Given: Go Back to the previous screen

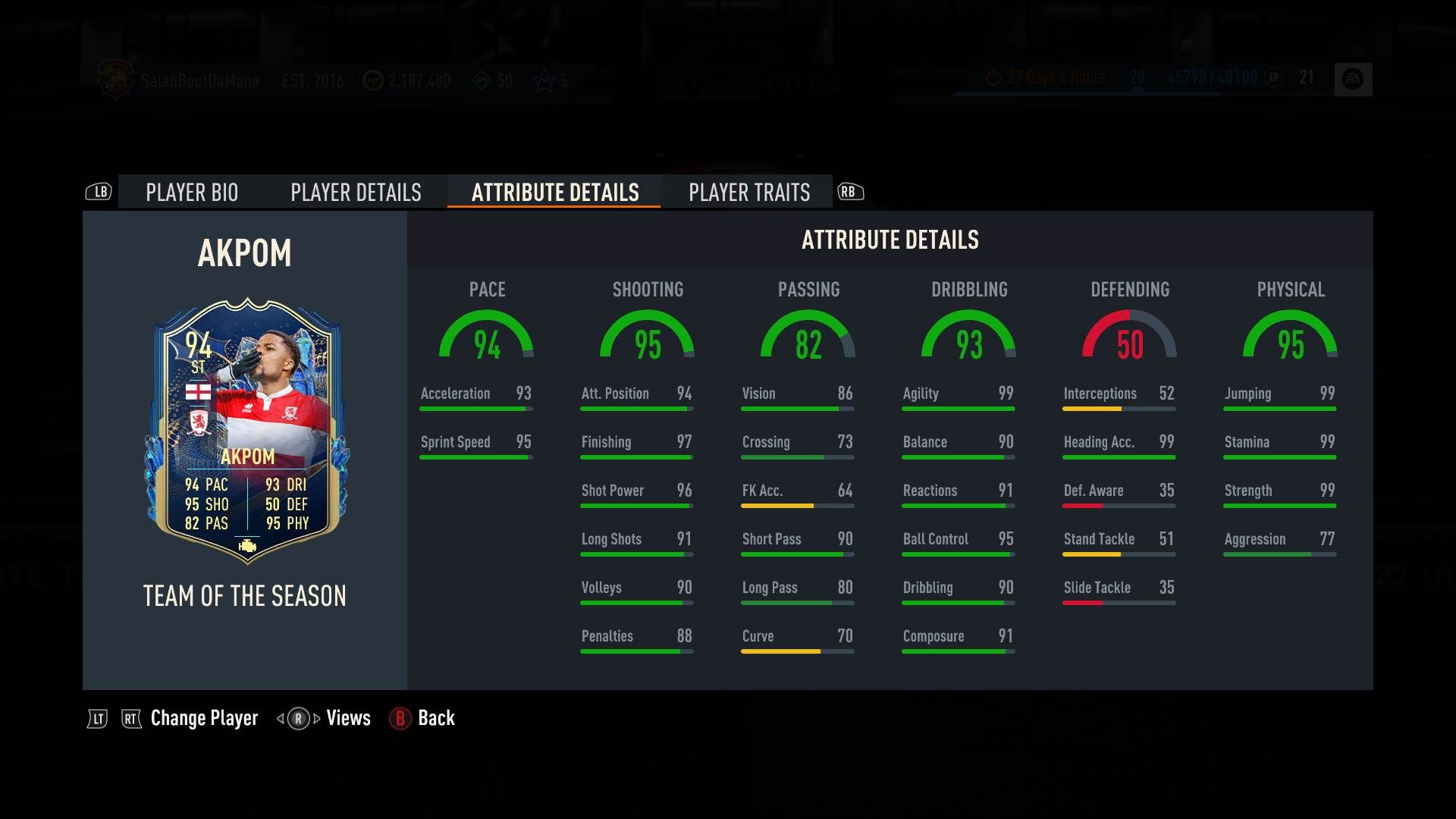Looking at the screenshot, I should coord(436,718).
